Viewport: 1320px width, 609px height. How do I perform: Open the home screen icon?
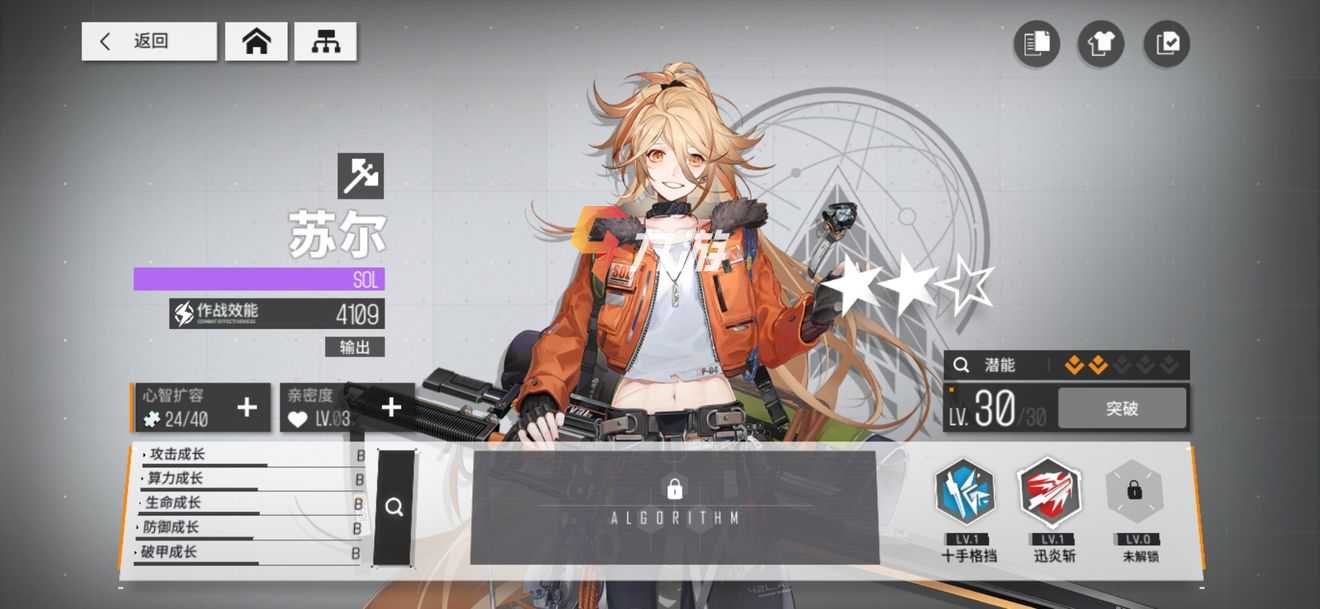click(x=257, y=41)
